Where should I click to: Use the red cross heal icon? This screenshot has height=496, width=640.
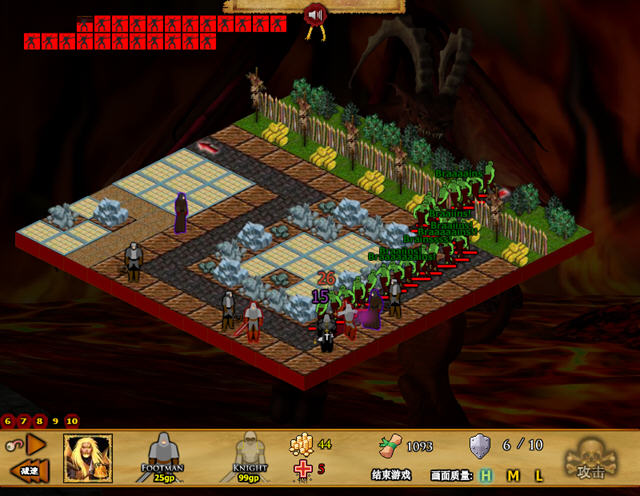(x=301, y=469)
